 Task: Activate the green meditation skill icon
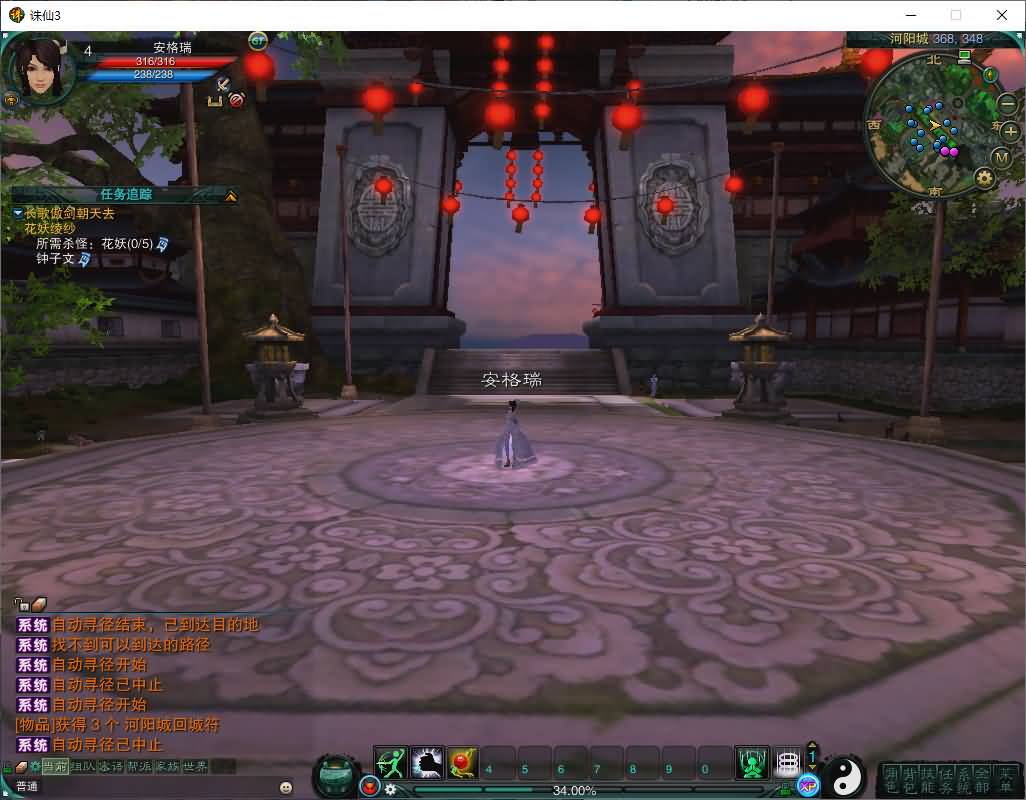(x=752, y=764)
